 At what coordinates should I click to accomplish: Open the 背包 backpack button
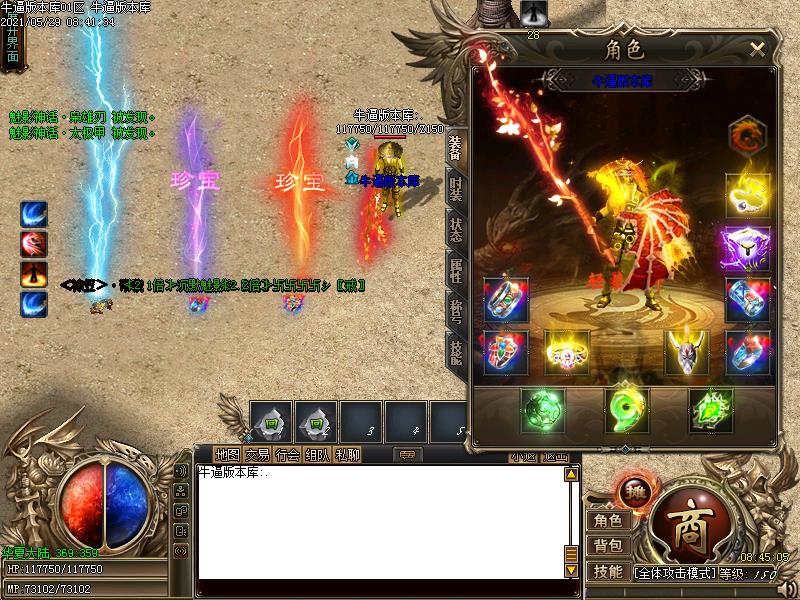coord(608,546)
